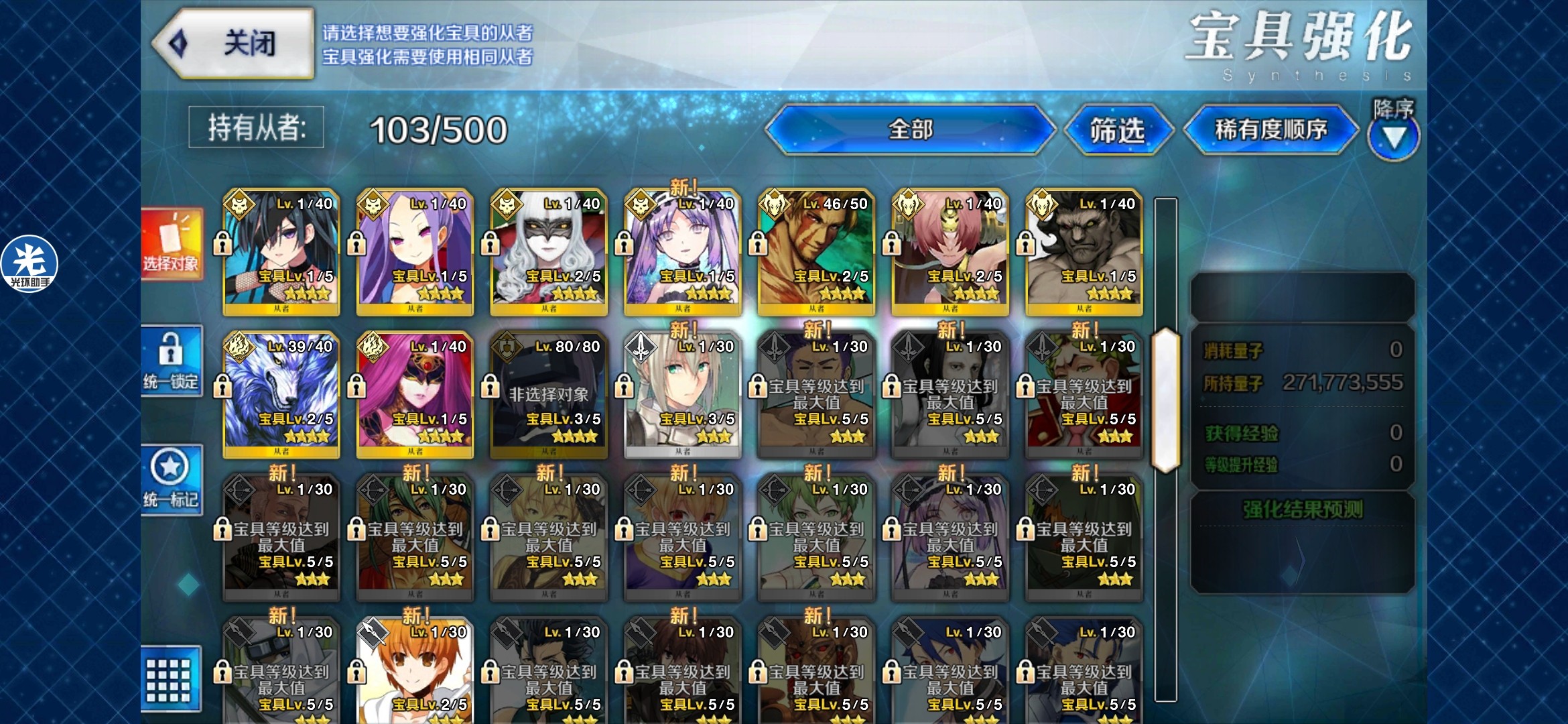
Task: Choose the dark-skinned muscular berserker Lv. 1/40
Action: point(1084,252)
